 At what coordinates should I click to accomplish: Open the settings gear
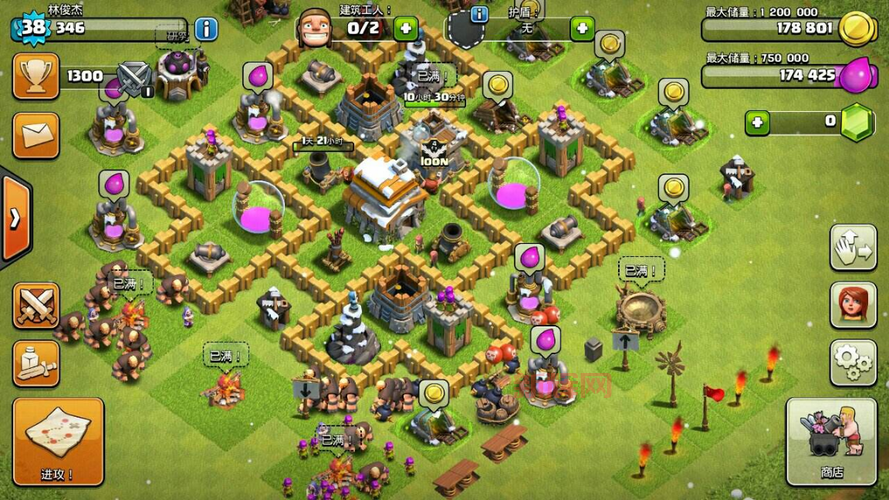(852, 361)
